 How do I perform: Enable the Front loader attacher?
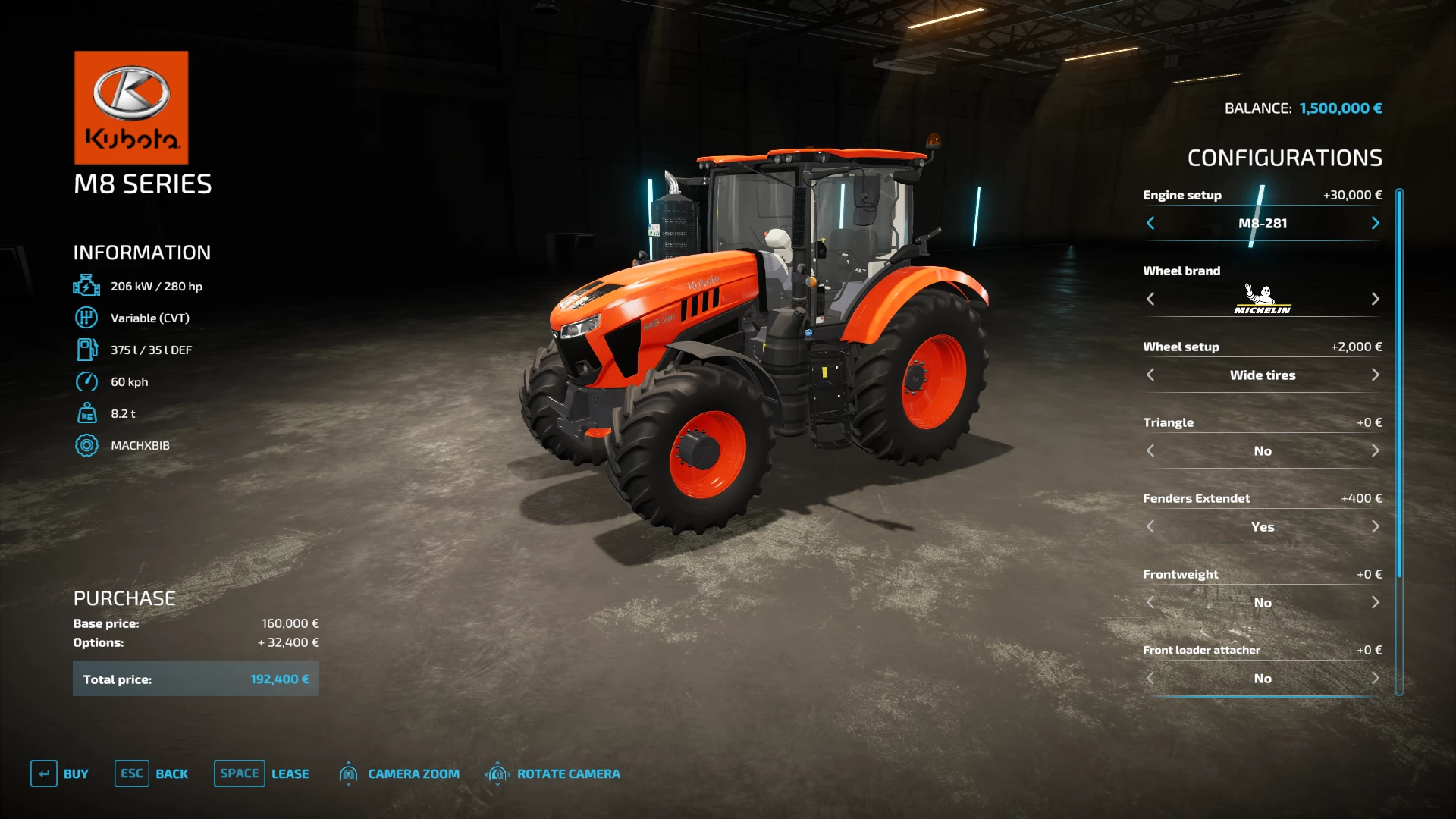pos(1376,679)
